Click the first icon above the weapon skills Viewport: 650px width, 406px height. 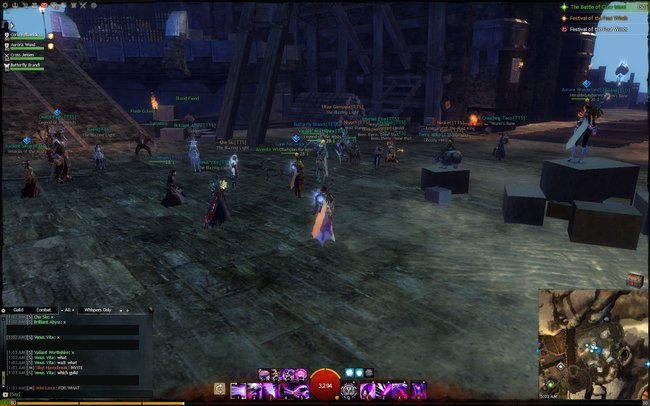[x=265, y=374]
